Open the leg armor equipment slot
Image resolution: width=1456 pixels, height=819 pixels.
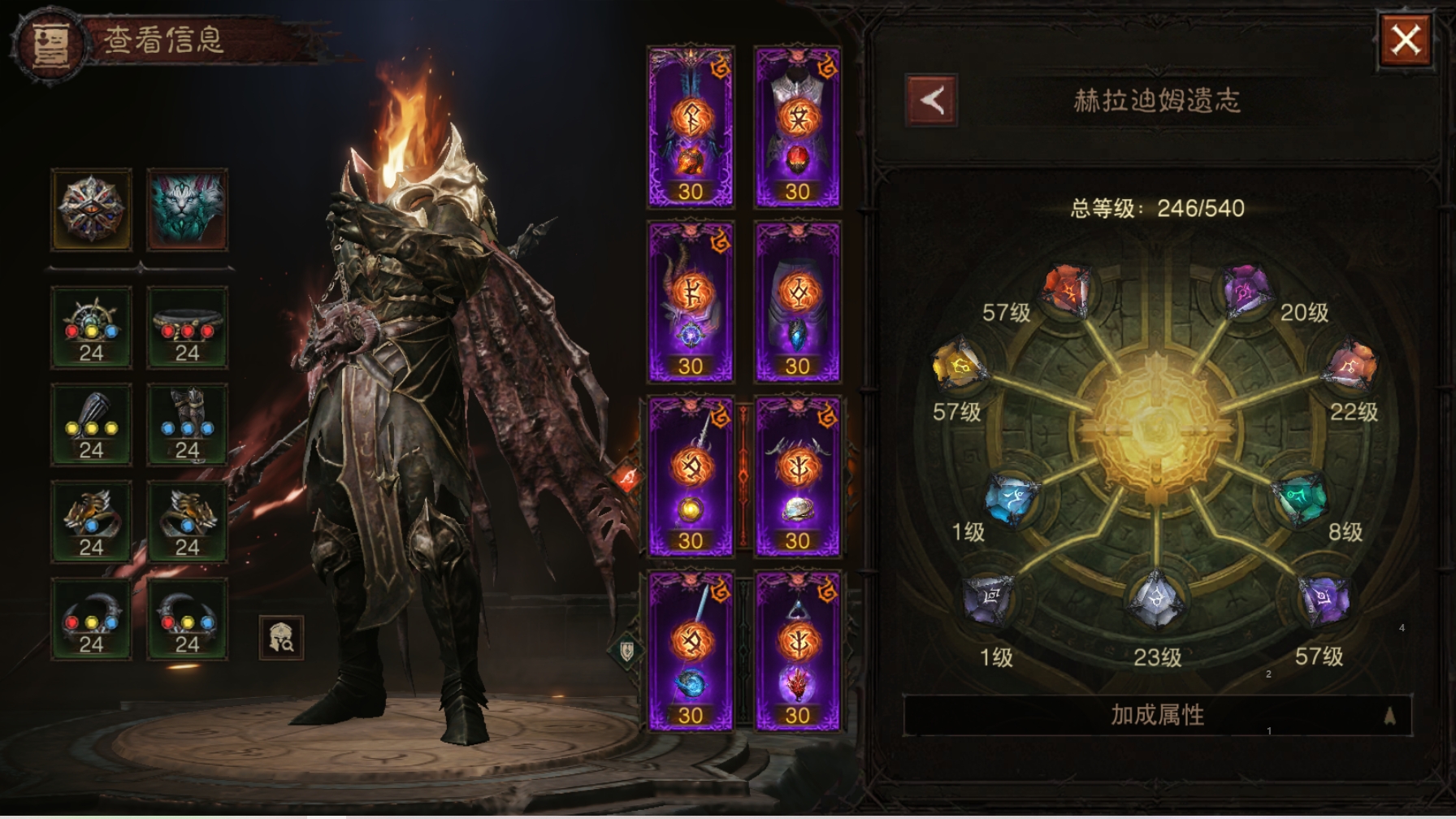tap(797, 301)
